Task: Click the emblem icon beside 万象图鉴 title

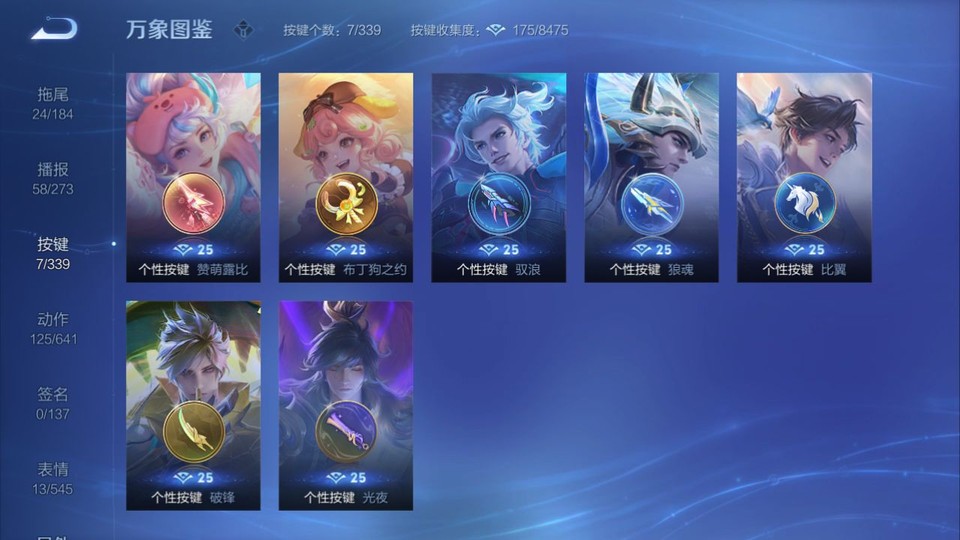Action: point(243,30)
